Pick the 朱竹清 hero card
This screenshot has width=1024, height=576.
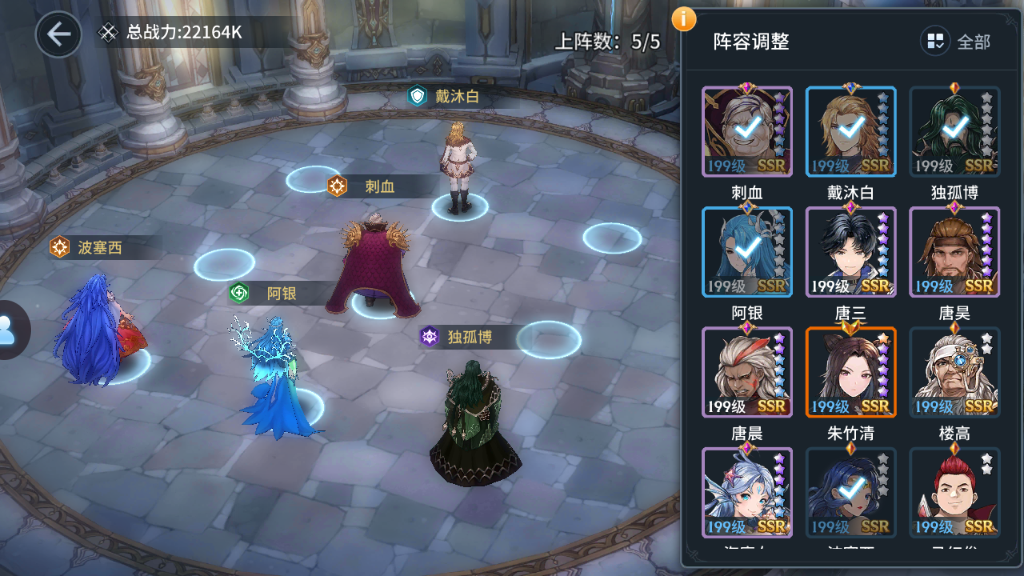[851, 372]
